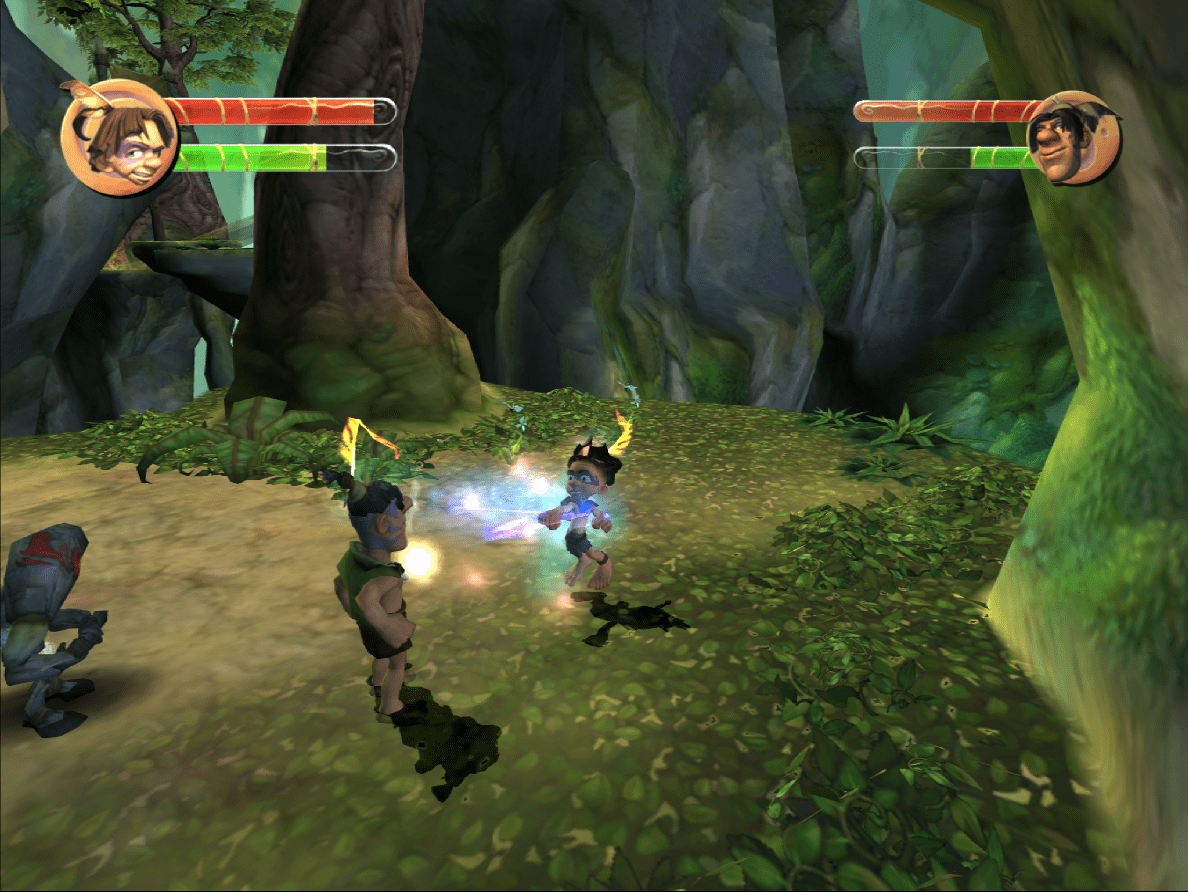Select the grinning opponent portrait icon

(1071, 138)
